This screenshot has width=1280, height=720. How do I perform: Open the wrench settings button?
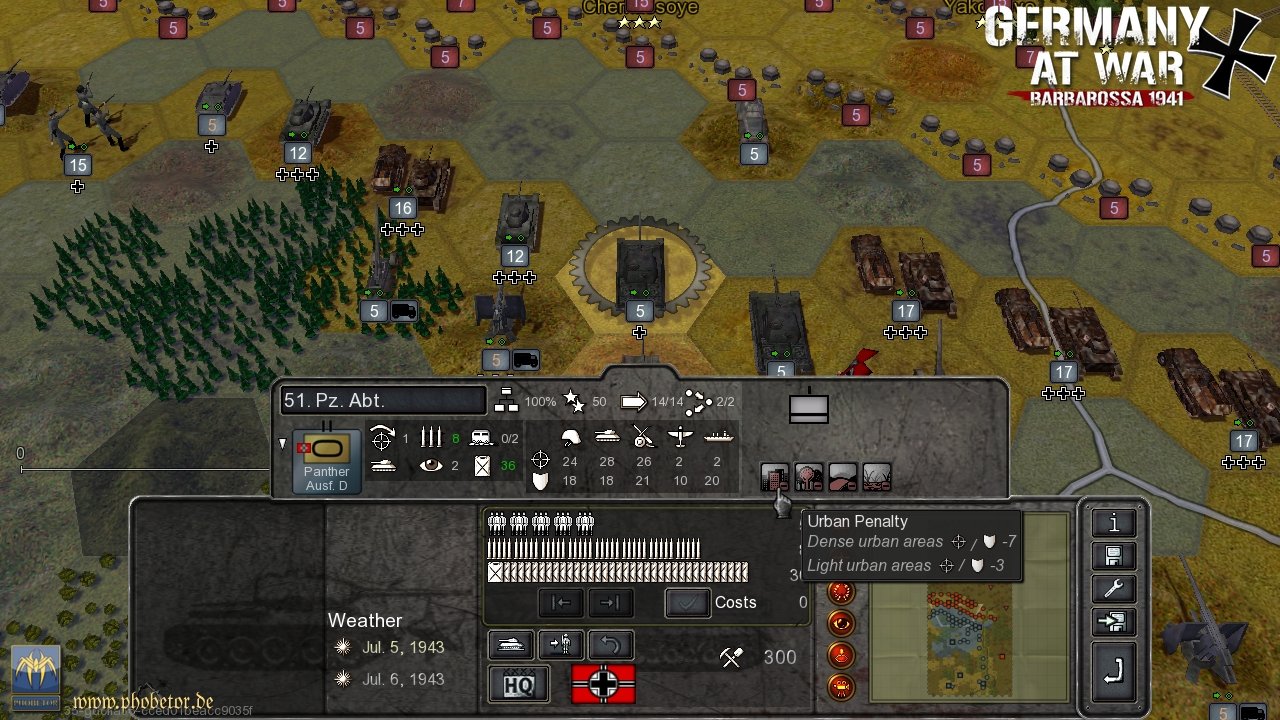(x=1113, y=589)
